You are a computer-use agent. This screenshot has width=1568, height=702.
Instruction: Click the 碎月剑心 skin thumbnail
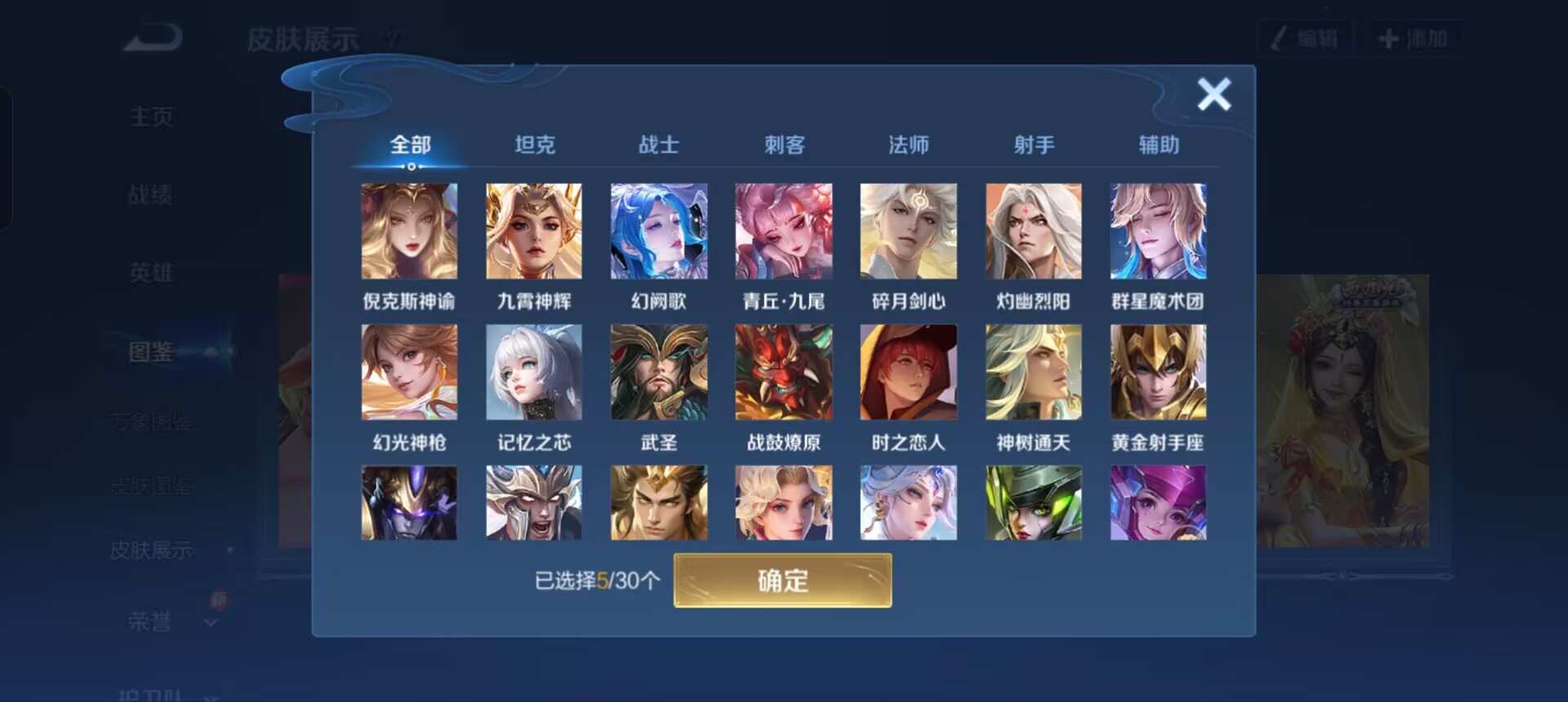coord(908,230)
